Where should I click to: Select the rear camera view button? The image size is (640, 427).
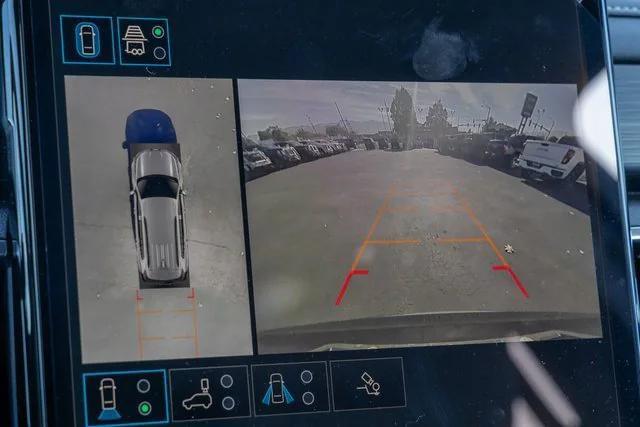pos(125,397)
